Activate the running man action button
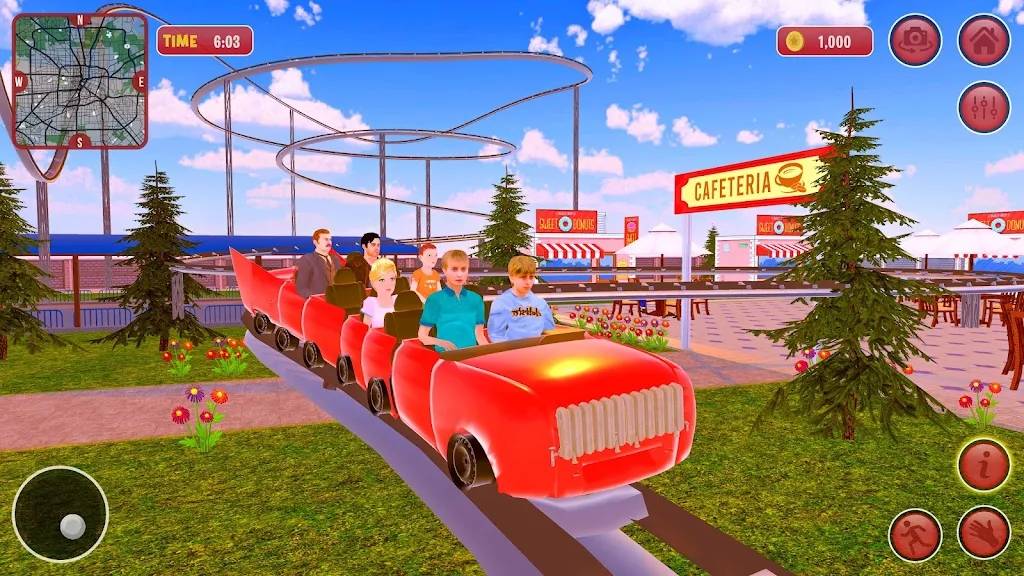 [915, 535]
